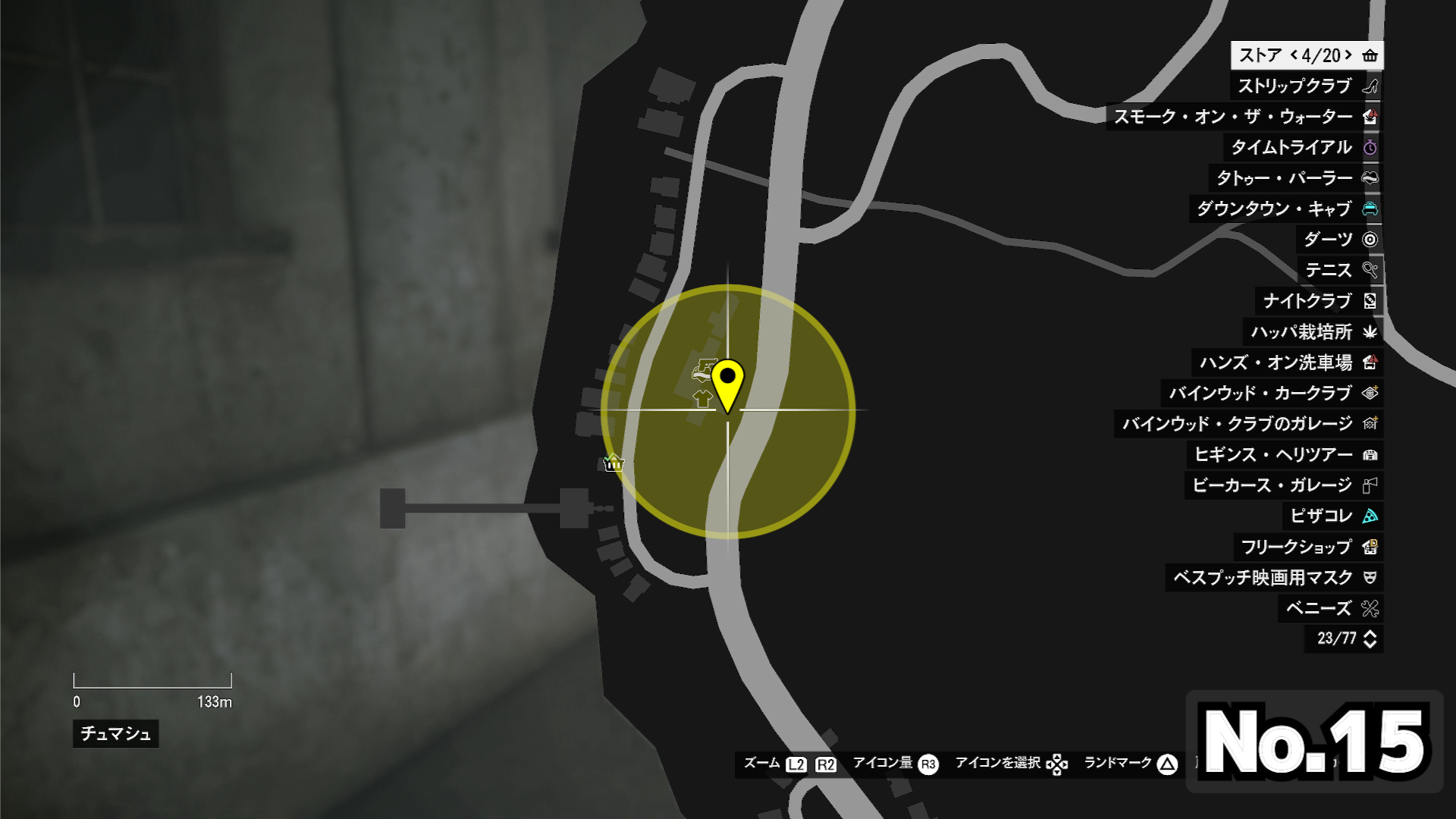Choose ストリップクラブ in the map legend
The image size is (1456, 819).
[1306, 86]
